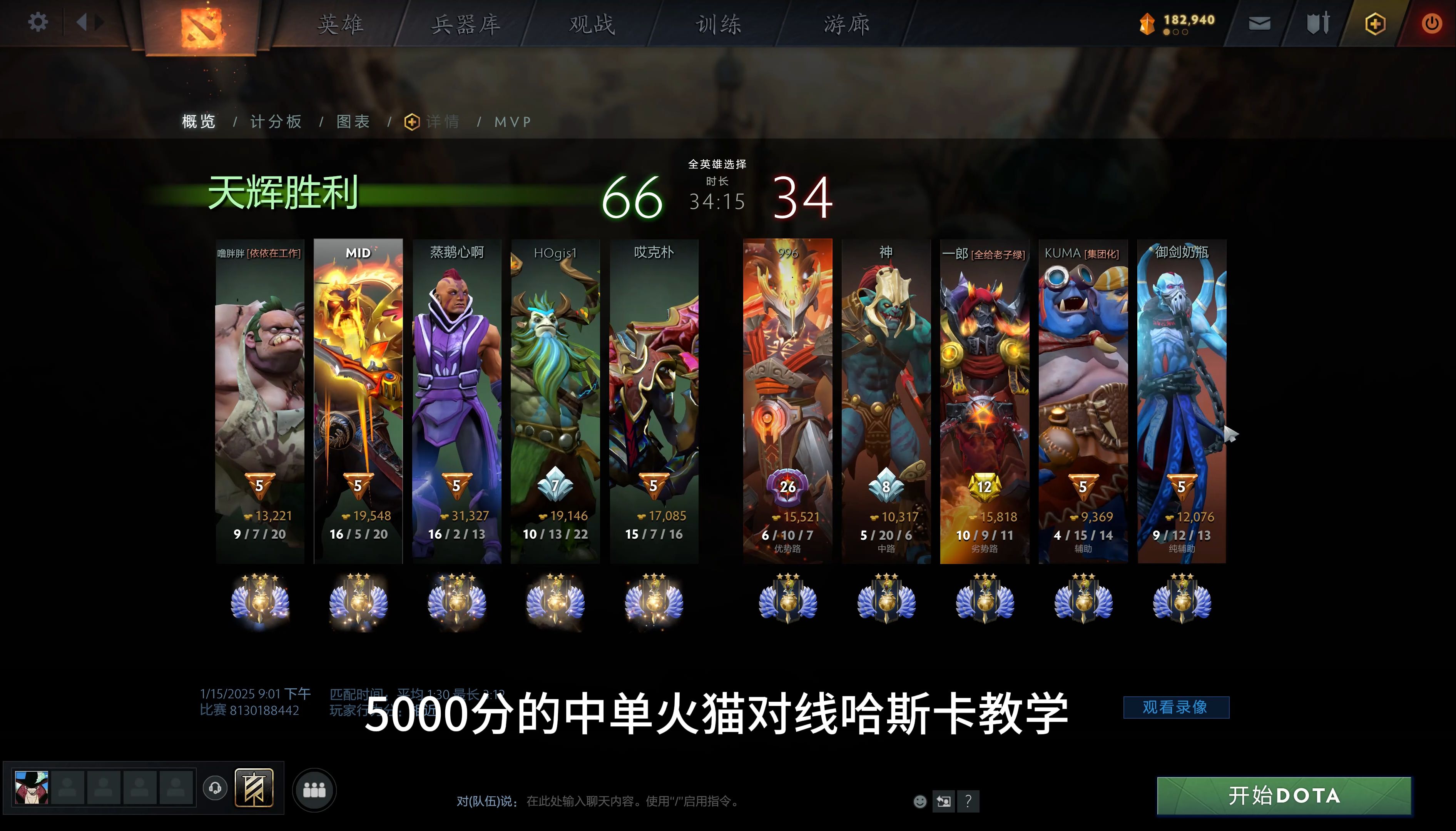This screenshot has height=831, width=1456.
Task: Toggle the screenshot share icon beside chat
Action: click(943, 801)
